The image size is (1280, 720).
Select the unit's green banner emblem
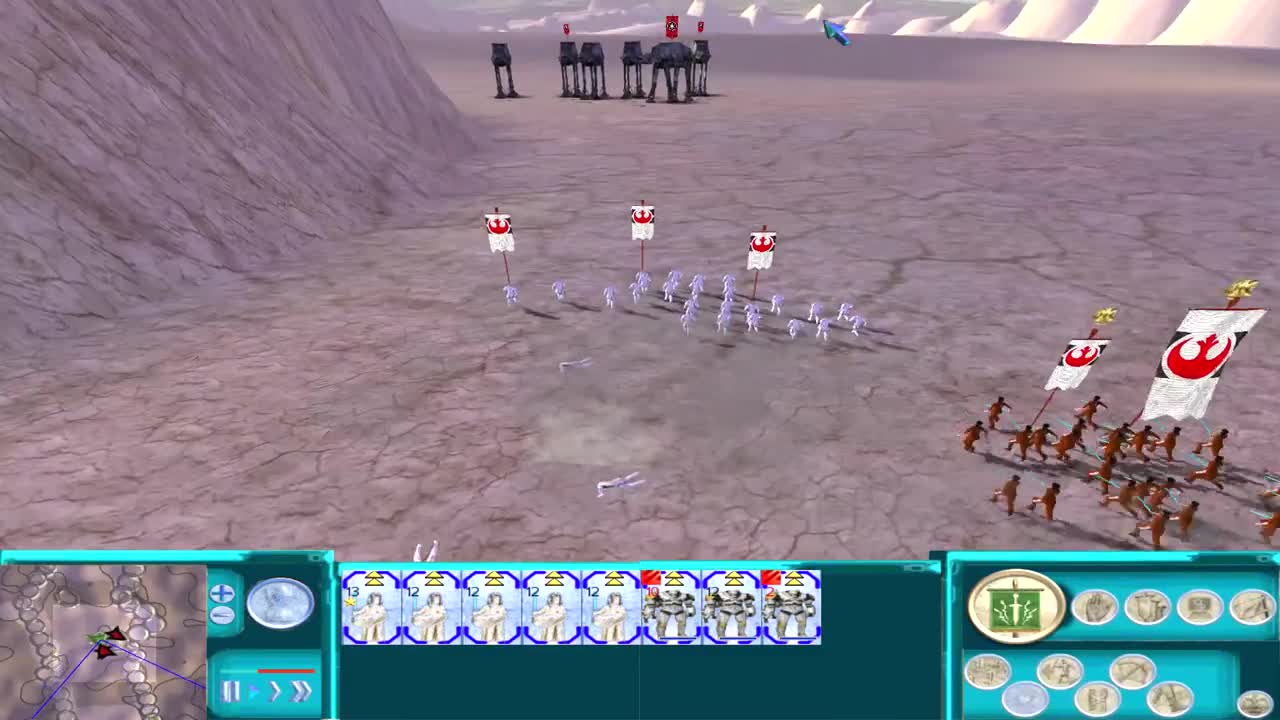coord(1015,604)
